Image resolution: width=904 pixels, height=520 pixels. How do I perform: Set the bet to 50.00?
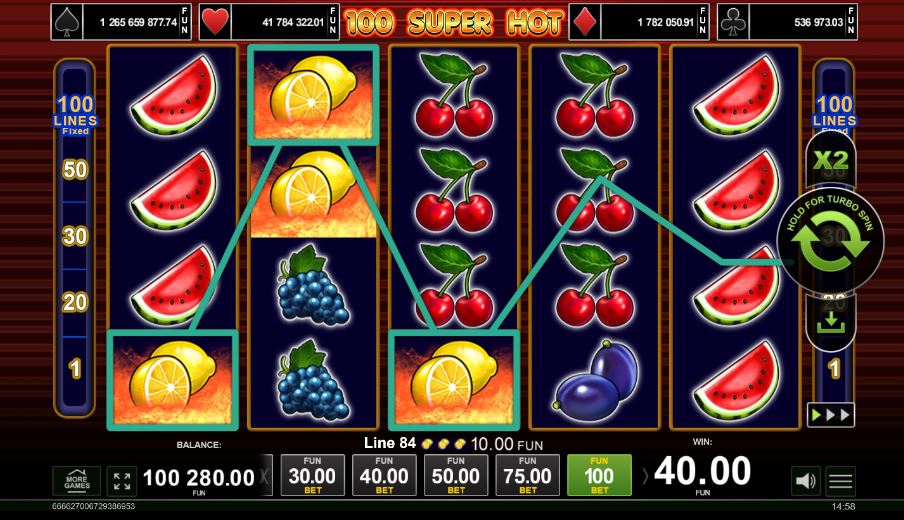point(456,476)
